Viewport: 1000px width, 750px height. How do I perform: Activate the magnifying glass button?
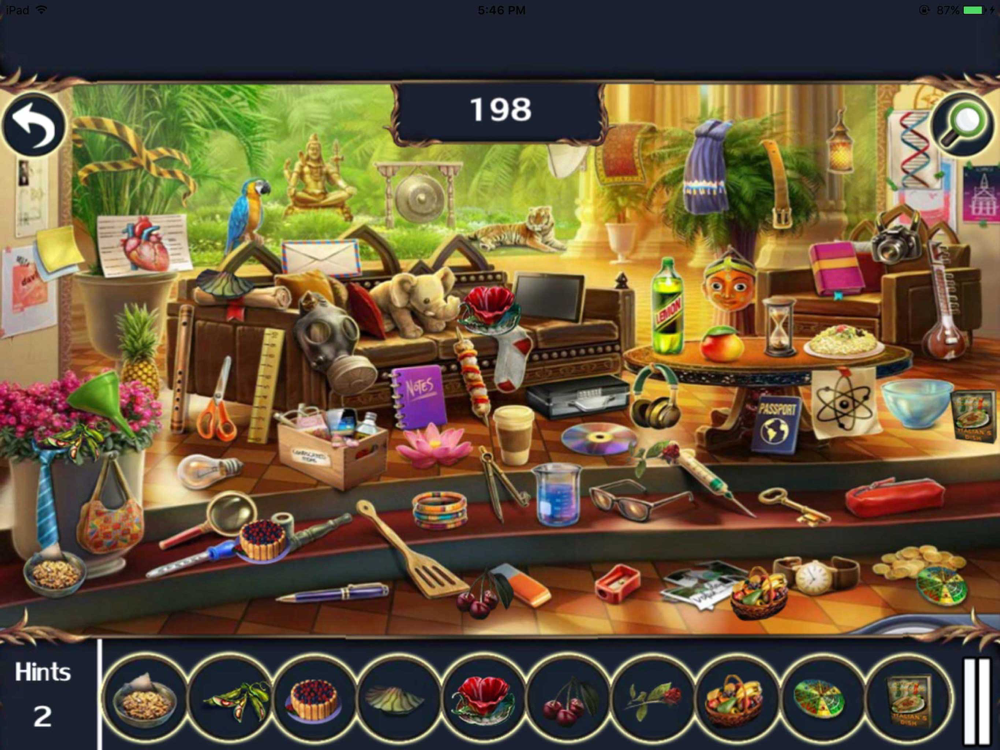coord(961,125)
